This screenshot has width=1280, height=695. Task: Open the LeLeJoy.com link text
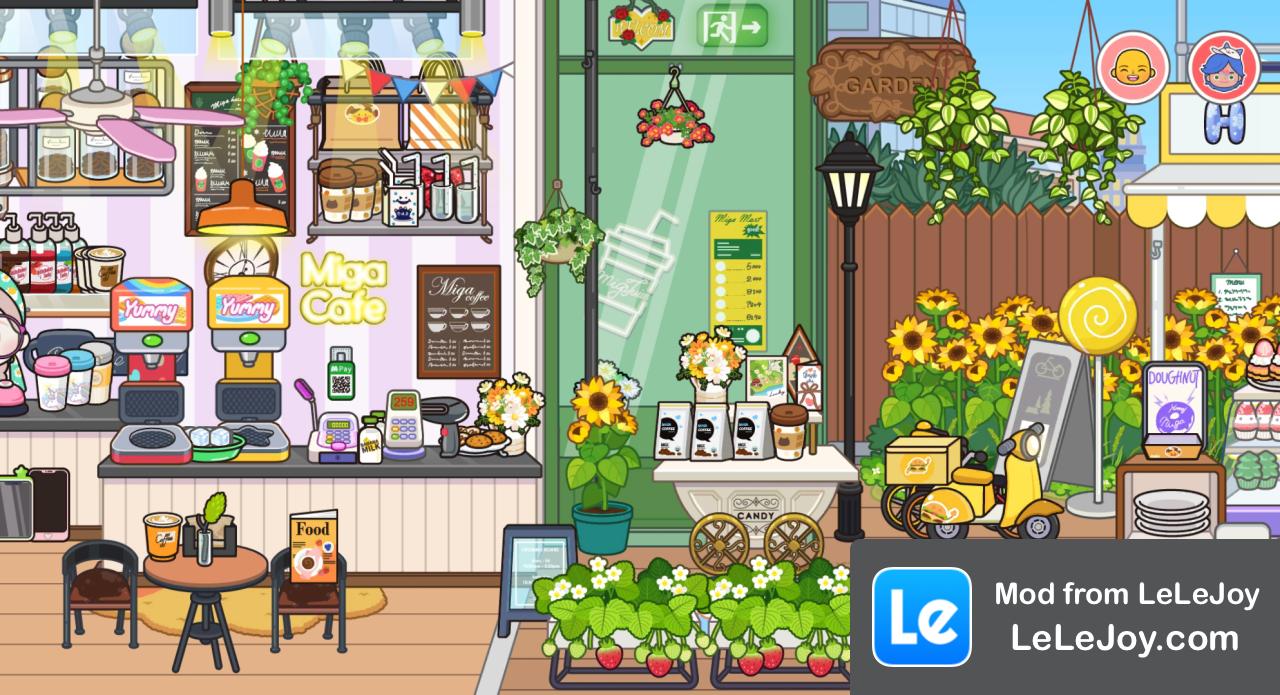point(1124,638)
